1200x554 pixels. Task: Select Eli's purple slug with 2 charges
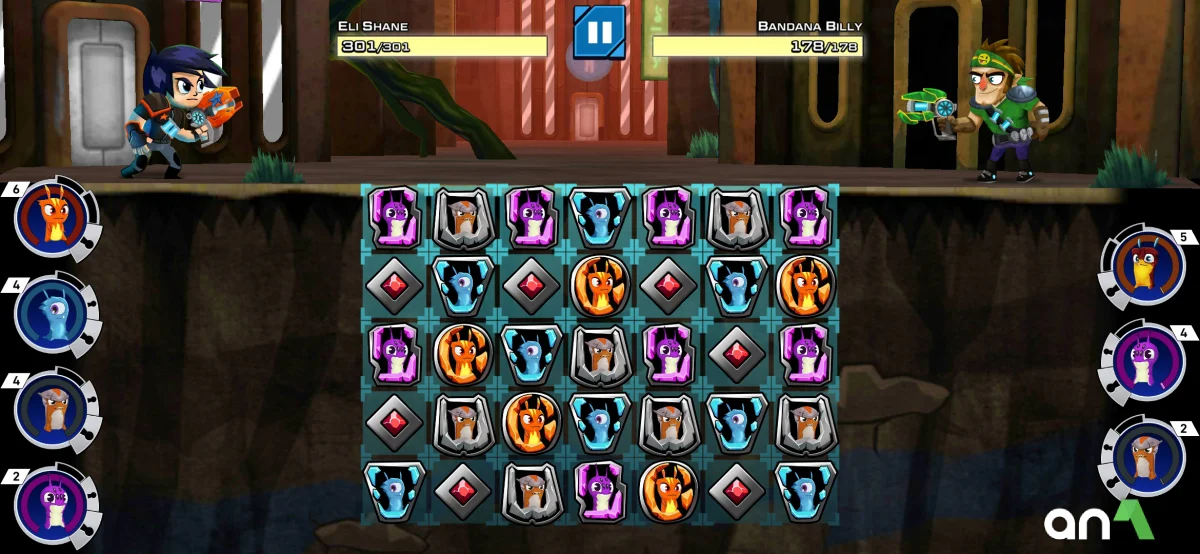click(51, 503)
